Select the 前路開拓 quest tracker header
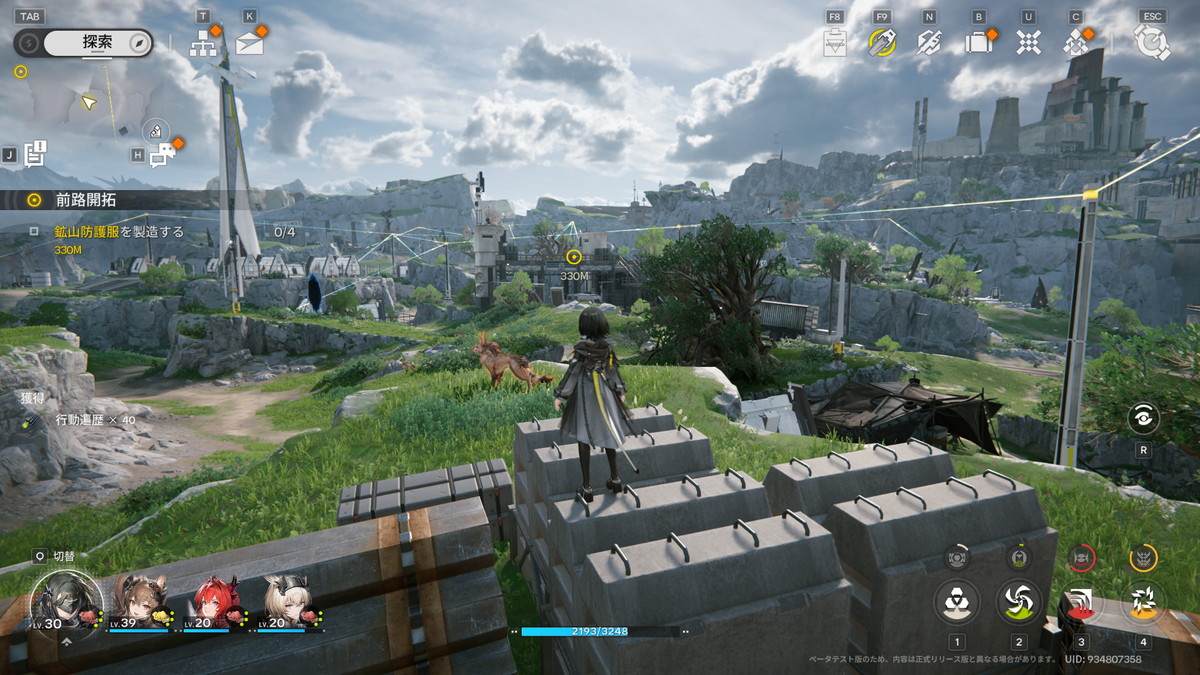This screenshot has width=1200, height=675. coord(85,200)
